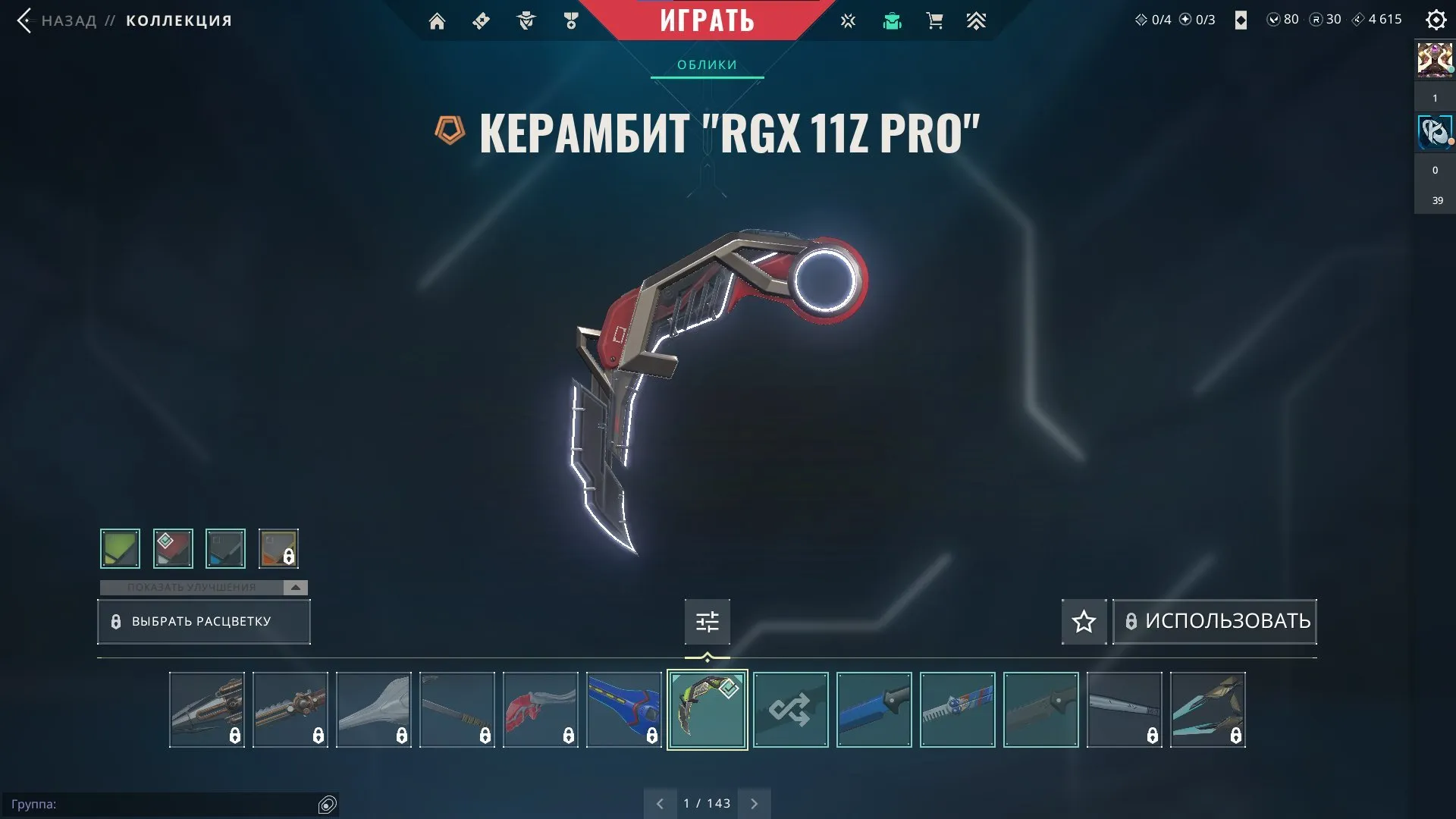Go to next page of skins

pos(754,802)
